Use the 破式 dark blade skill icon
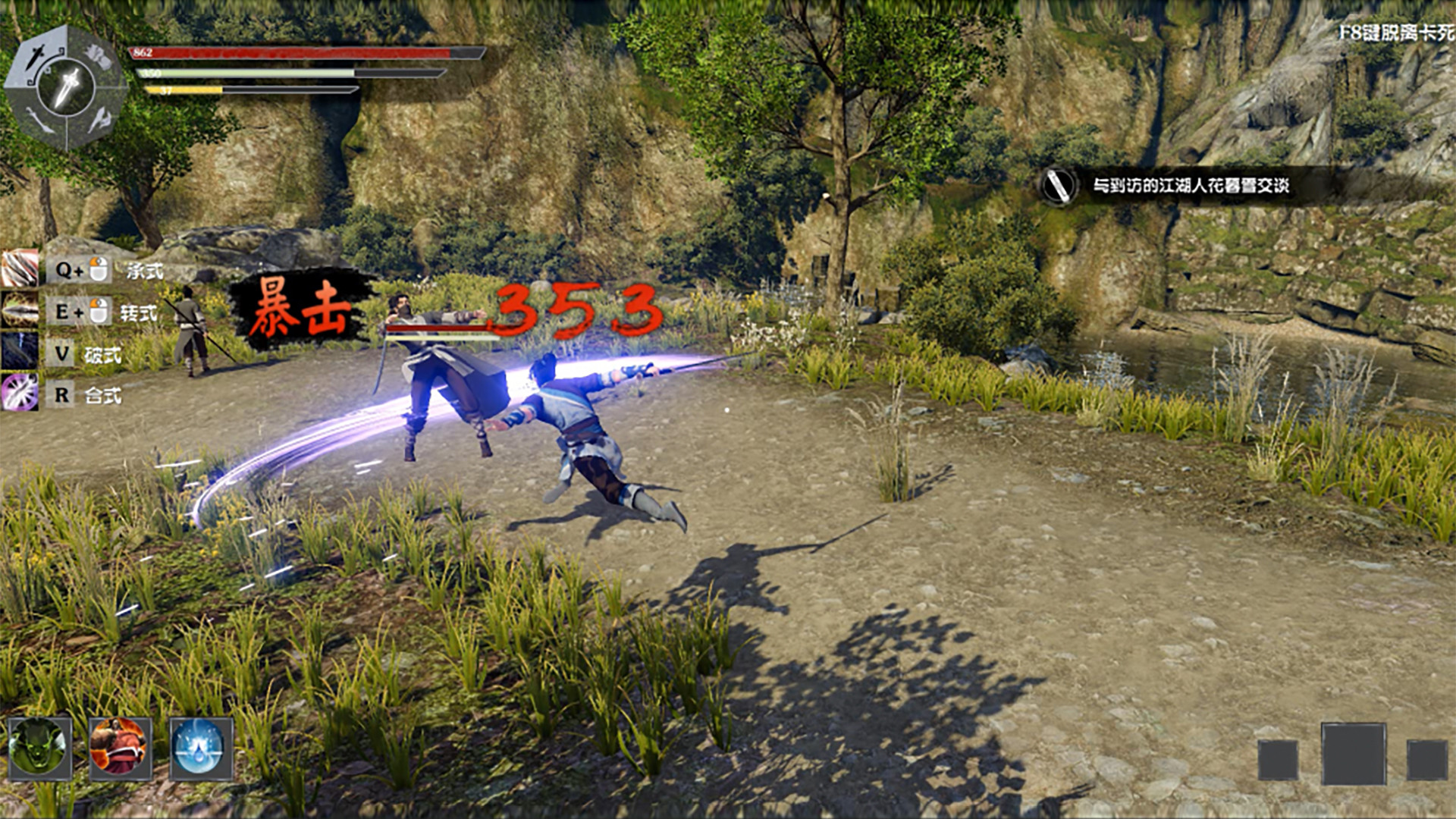1456x819 pixels. point(19,353)
